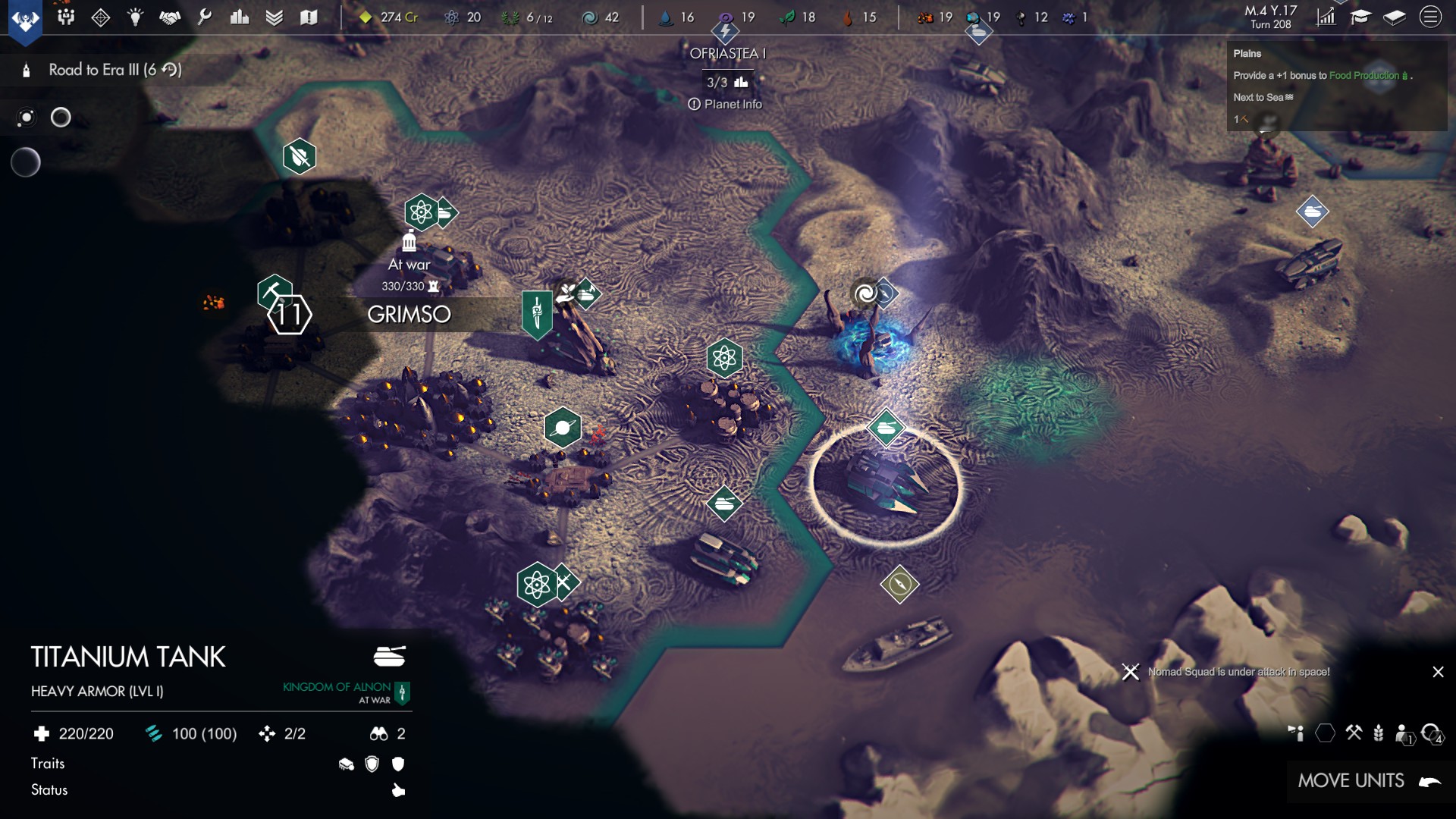Open the wrench icon in top bar
Screen dimensions: 1456x819
point(205,17)
